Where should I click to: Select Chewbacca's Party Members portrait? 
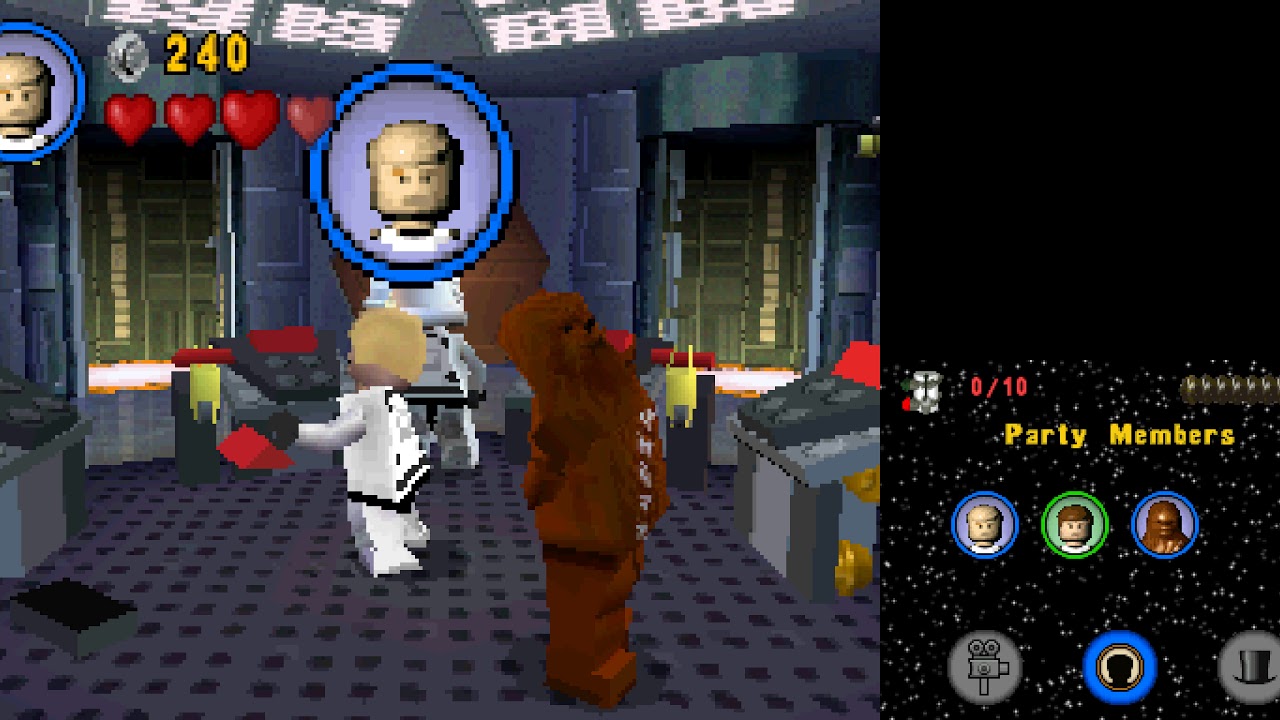pos(1163,524)
